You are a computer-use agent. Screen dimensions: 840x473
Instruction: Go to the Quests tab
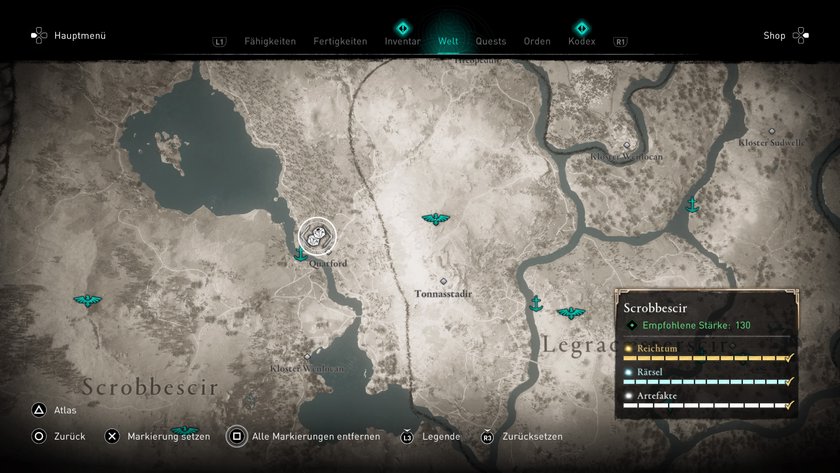point(491,42)
